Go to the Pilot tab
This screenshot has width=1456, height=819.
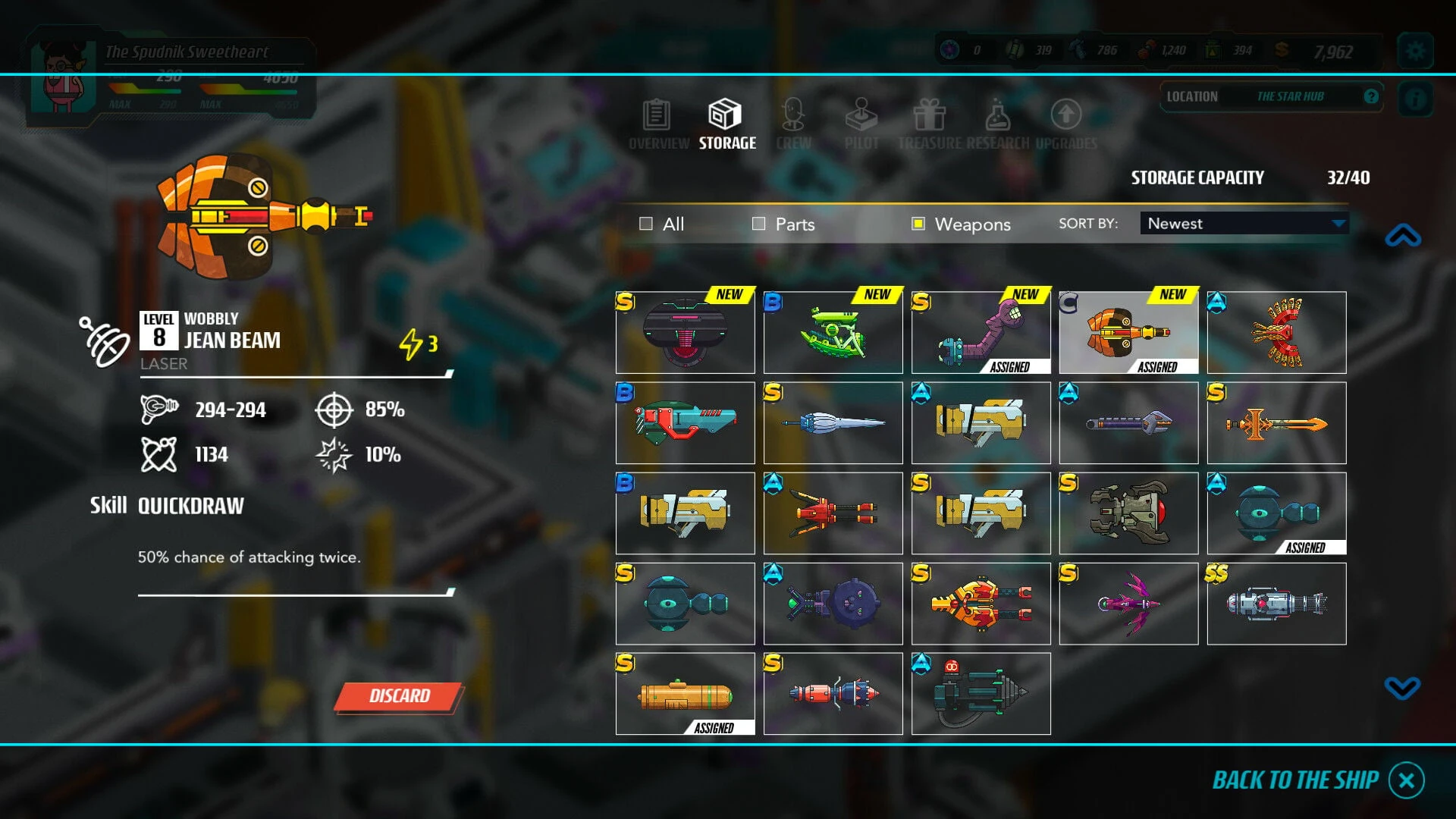click(x=861, y=125)
